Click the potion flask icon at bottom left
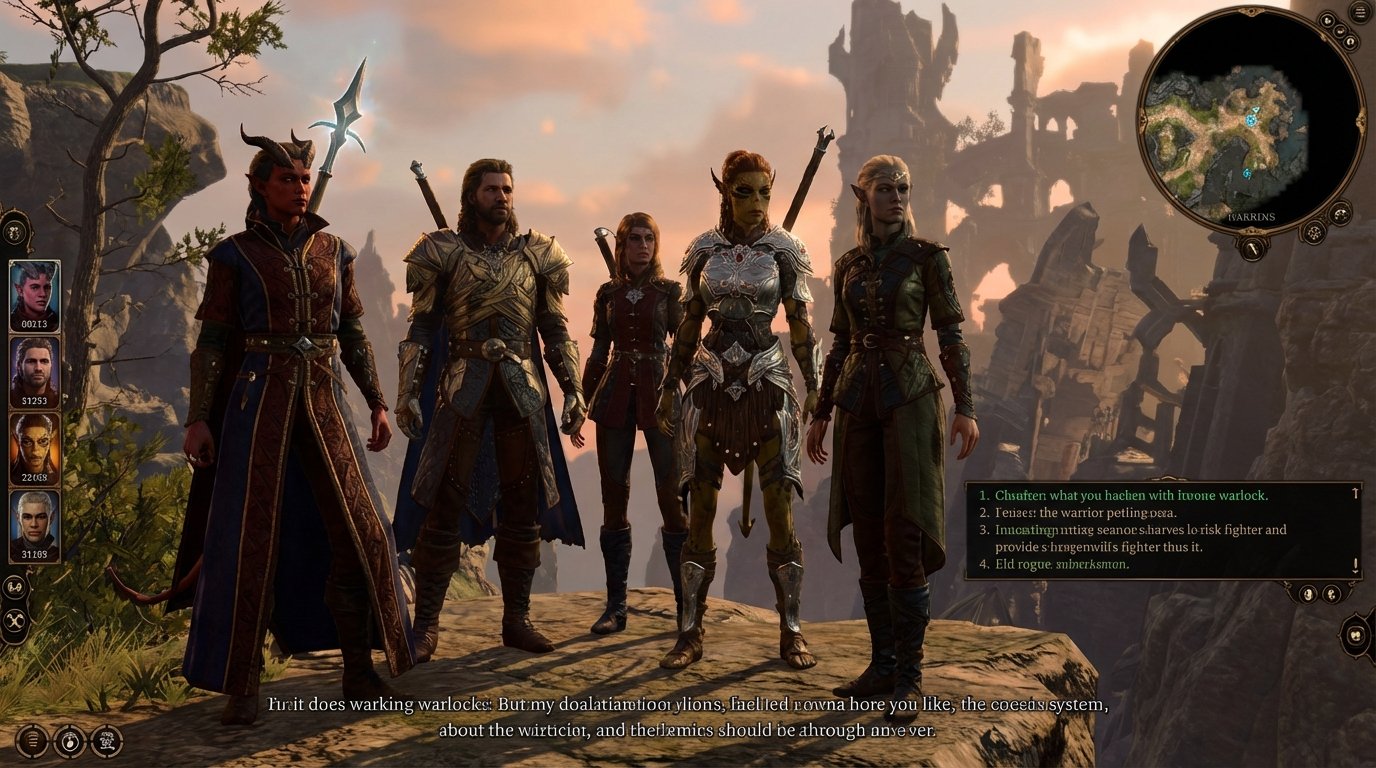This screenshot has width=1376, height=768. click(x=69, y=742)
